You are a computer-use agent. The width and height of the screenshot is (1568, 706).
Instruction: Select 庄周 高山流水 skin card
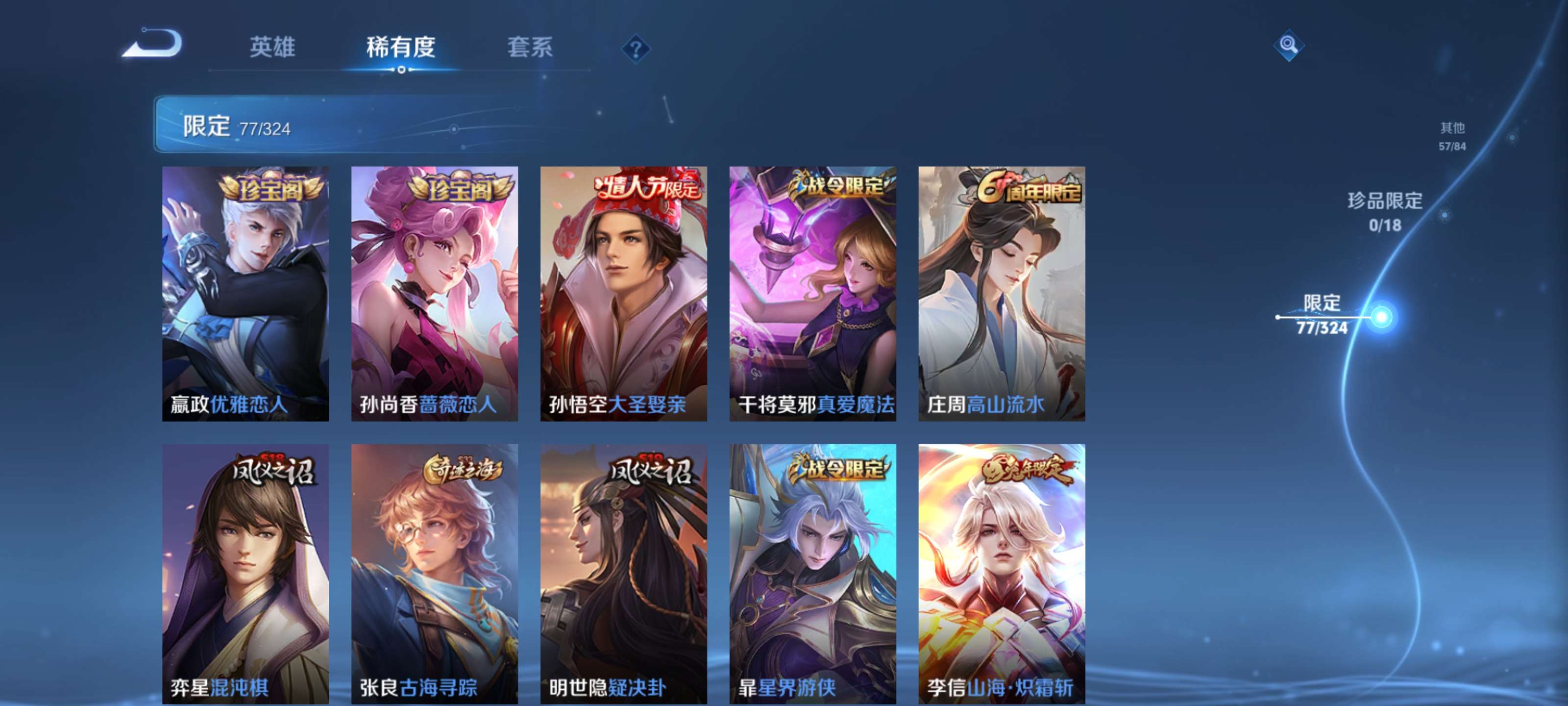(x=1002, y=294)
